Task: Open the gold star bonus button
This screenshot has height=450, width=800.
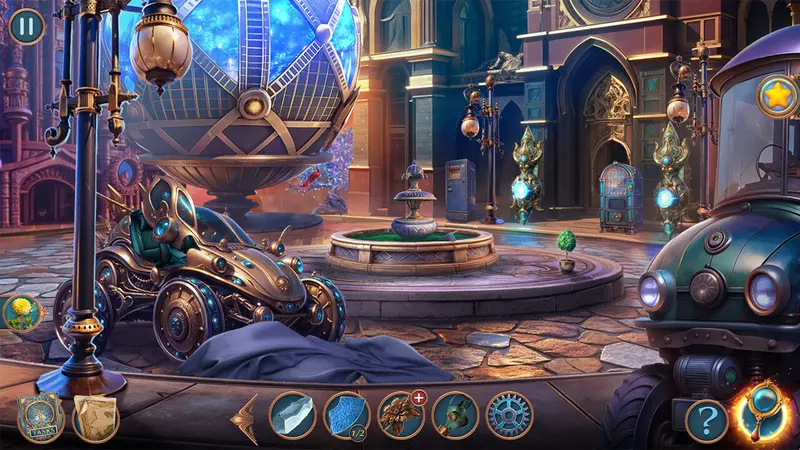Action: [777, 96]
